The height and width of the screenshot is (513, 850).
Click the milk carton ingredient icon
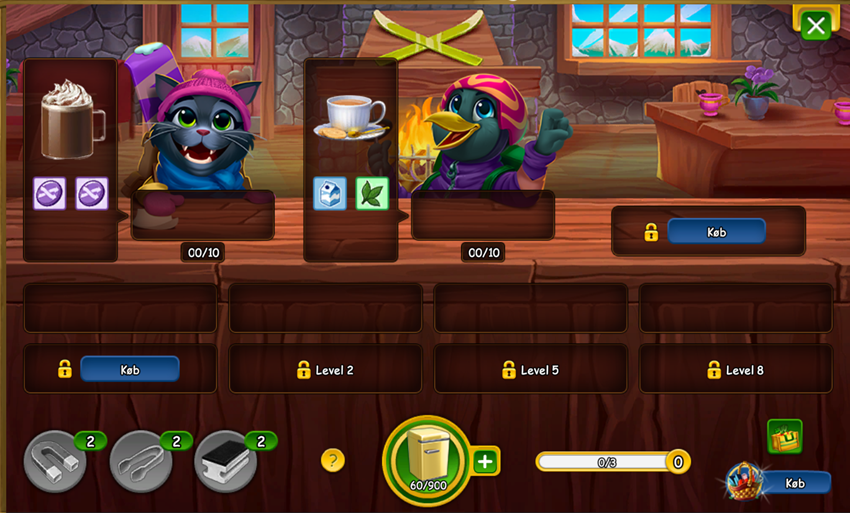pyautogui.click(x=330, y=193)
